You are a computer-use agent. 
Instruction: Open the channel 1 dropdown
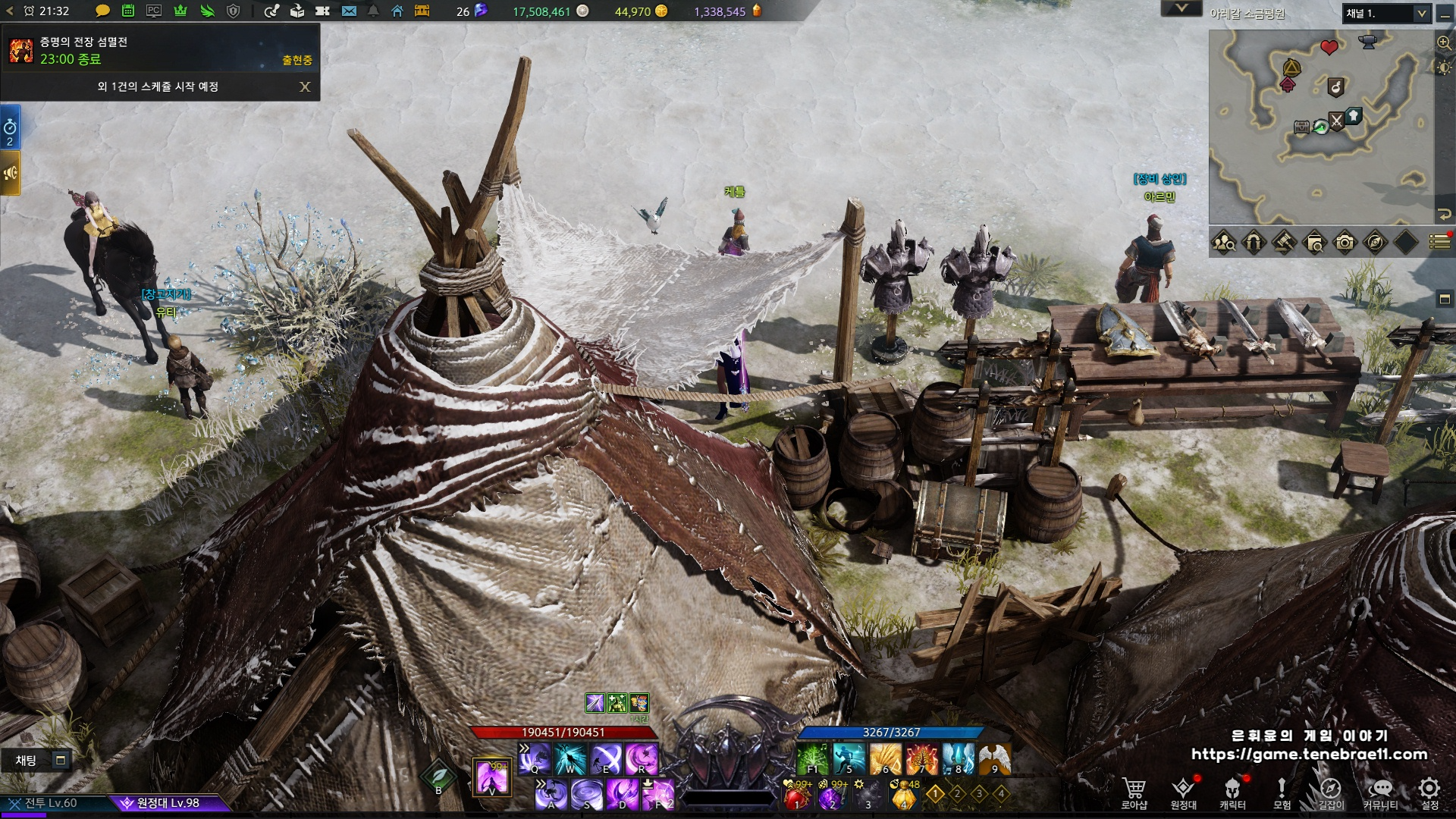(x=1387, y=14)
